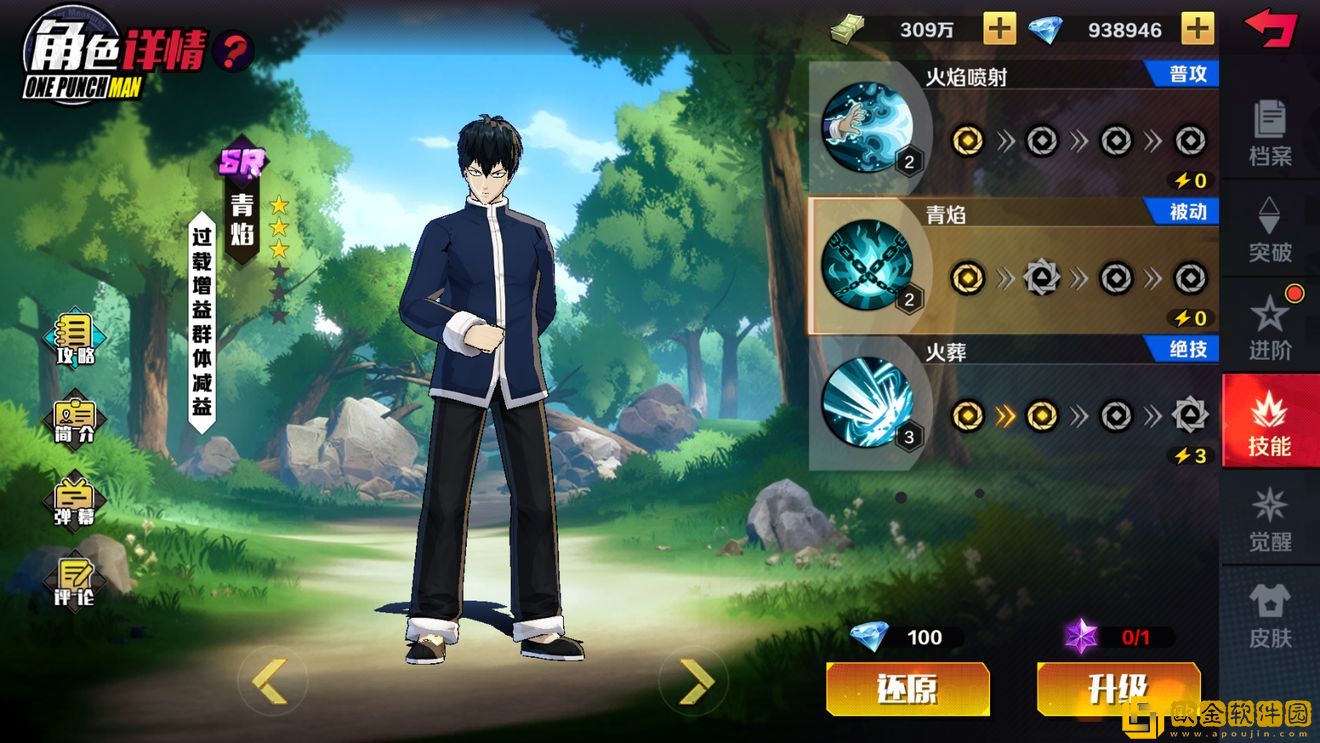1320x743 pixels.
Task: Select the 火焰喷射 skill icon
Action: [867, 127]
